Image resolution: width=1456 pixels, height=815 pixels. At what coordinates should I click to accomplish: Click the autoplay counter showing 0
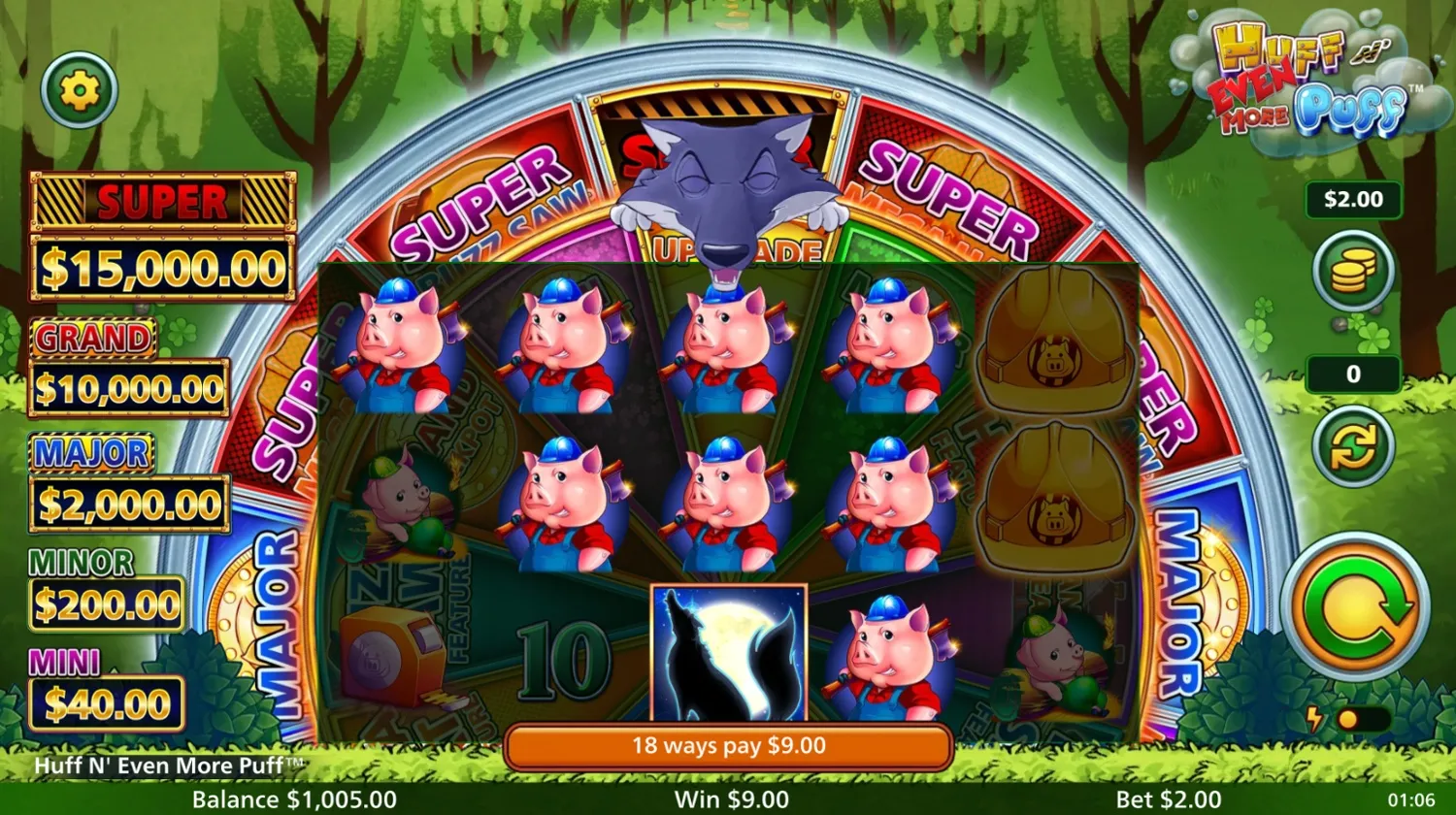tap(1353, 375)
